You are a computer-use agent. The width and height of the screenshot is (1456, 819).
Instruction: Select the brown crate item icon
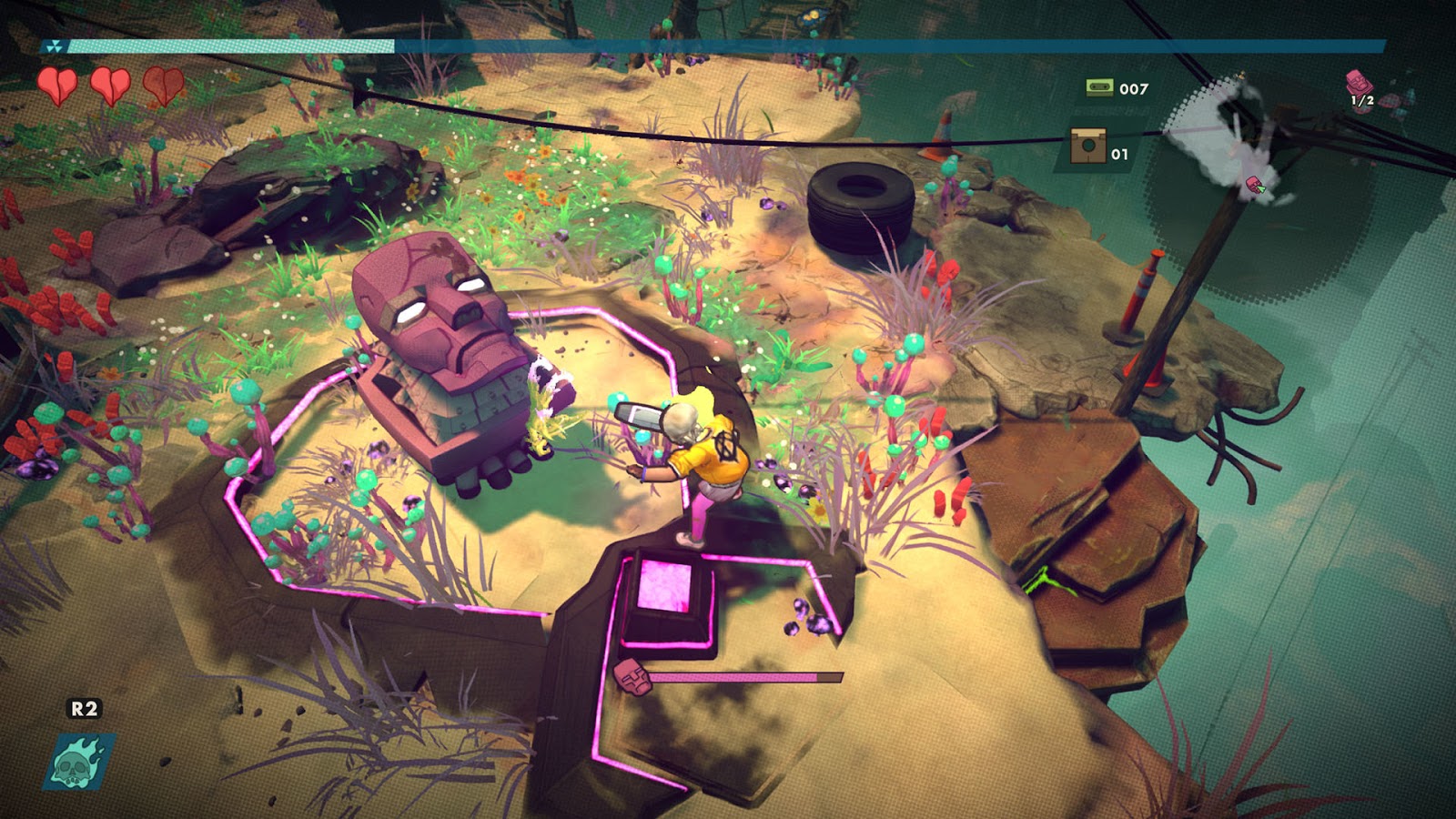click(1087, 147)
